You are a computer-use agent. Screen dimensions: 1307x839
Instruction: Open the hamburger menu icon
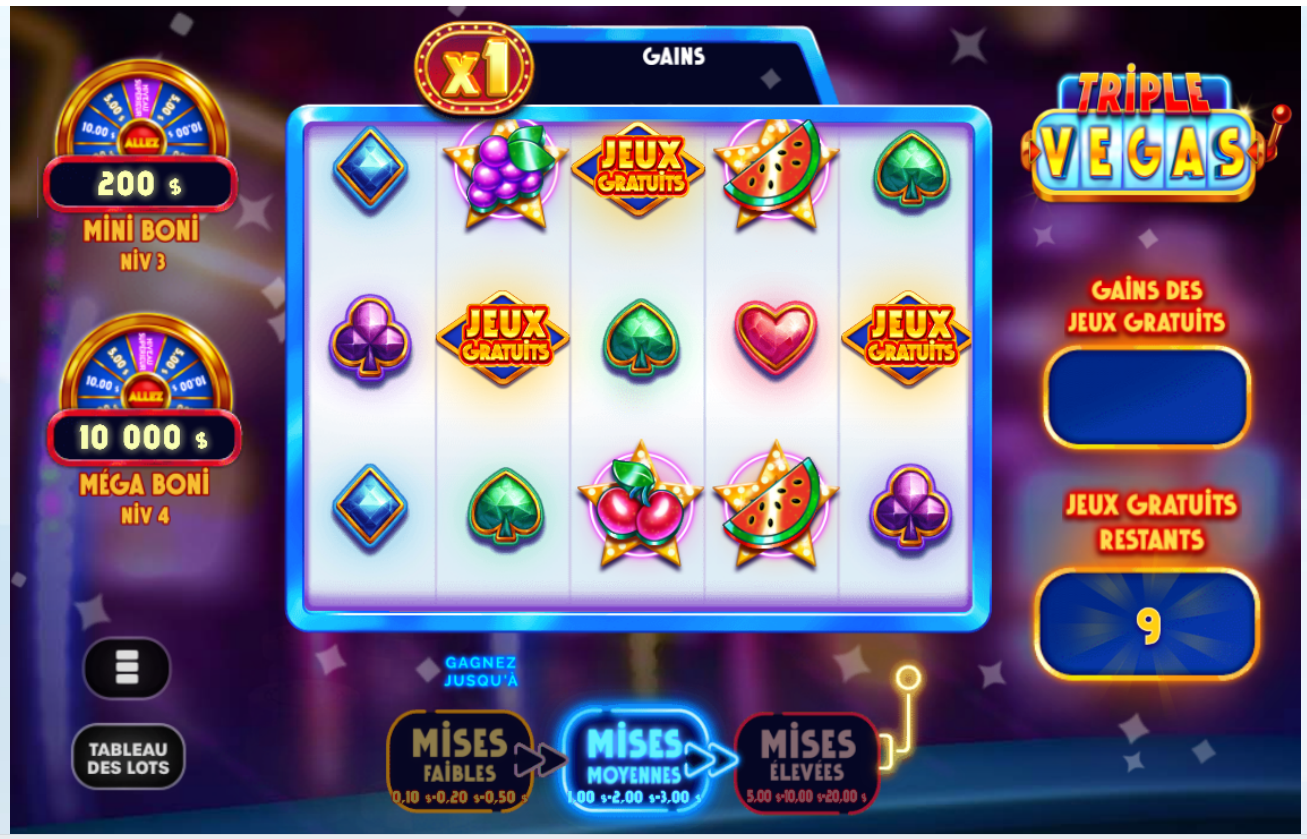(127, 668)
